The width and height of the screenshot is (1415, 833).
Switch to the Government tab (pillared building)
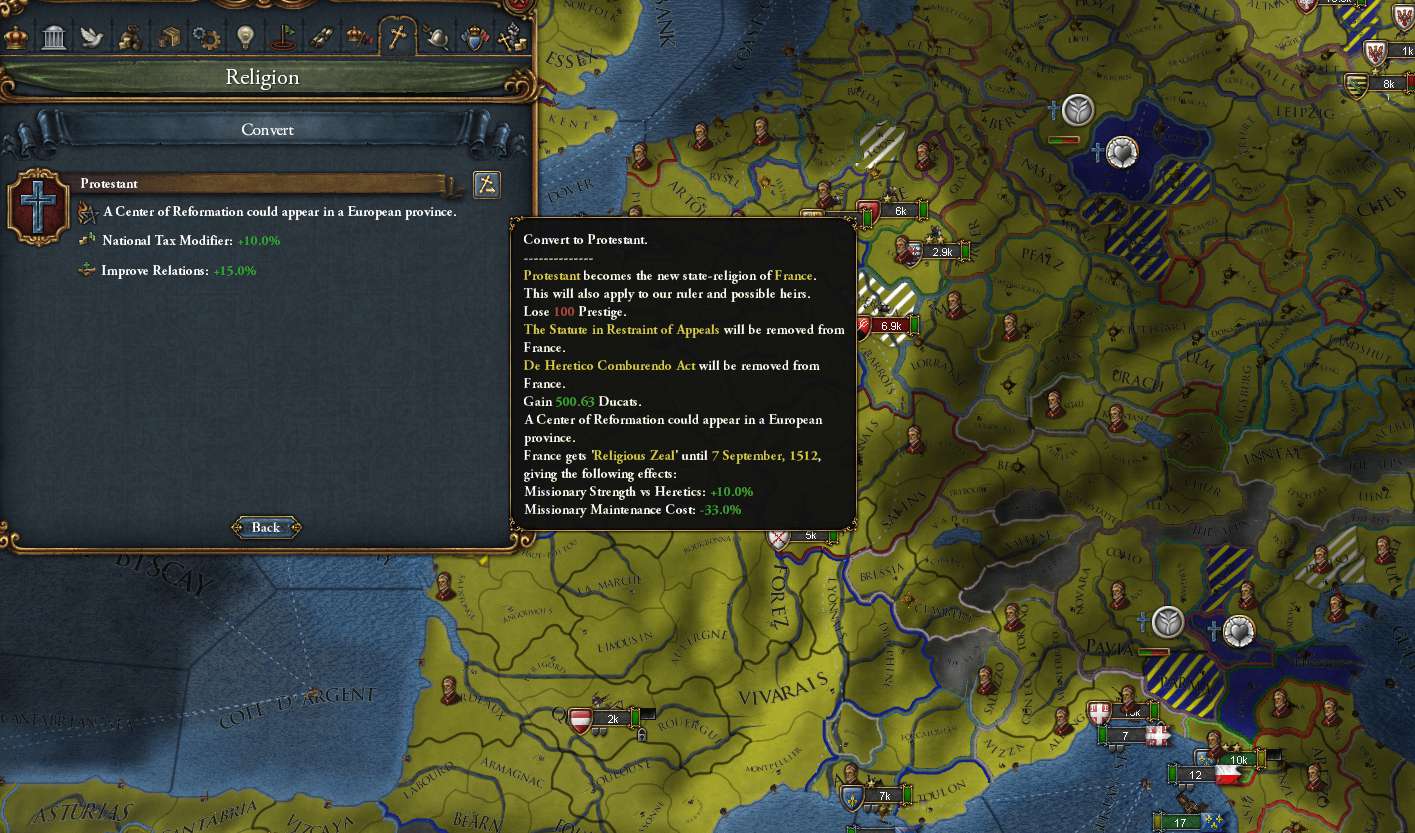point(55,38)
